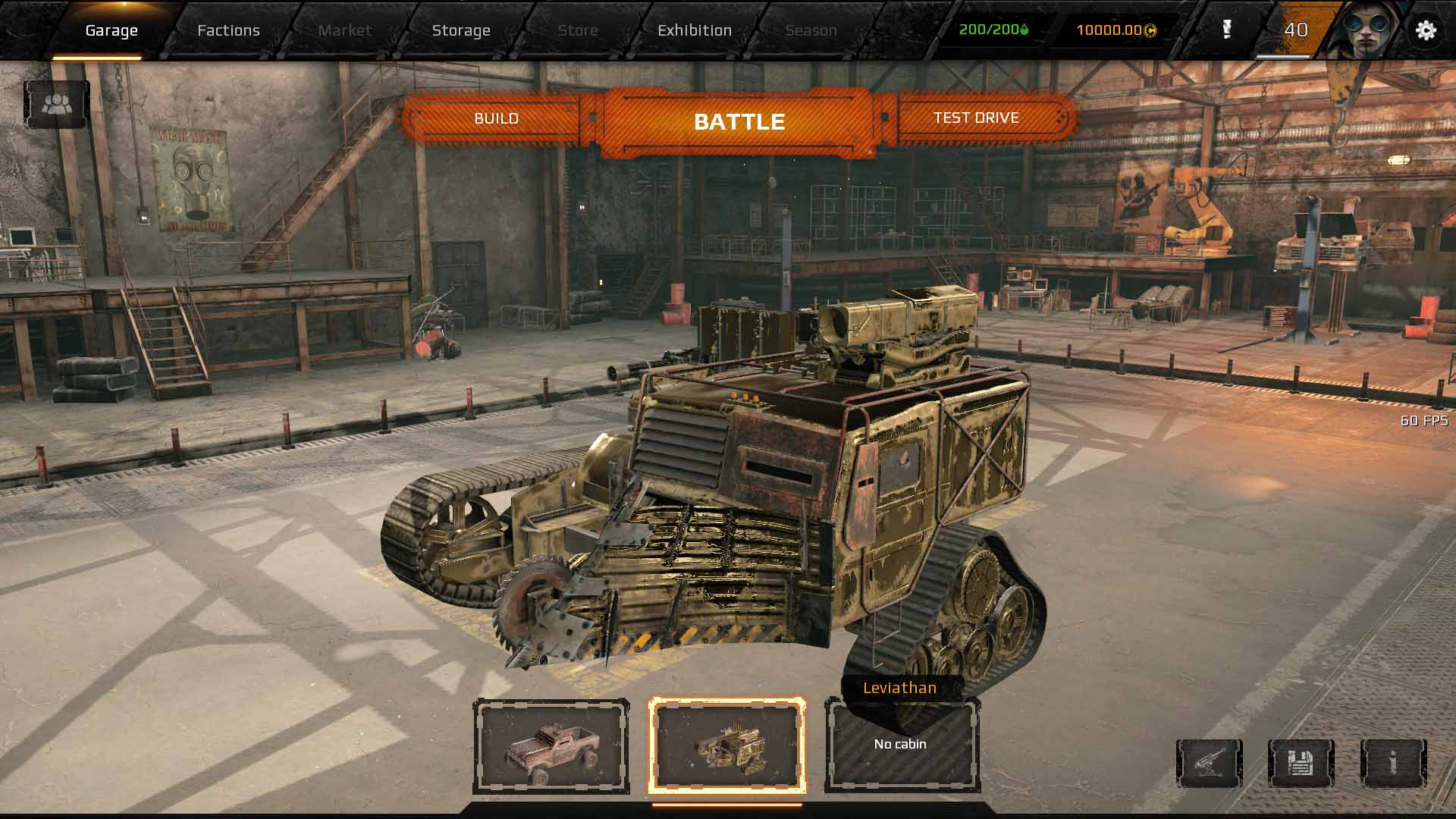This screenshot has height=819, width=1456.
Task: Show the Exhibition tab
Action: pos(695,30)
